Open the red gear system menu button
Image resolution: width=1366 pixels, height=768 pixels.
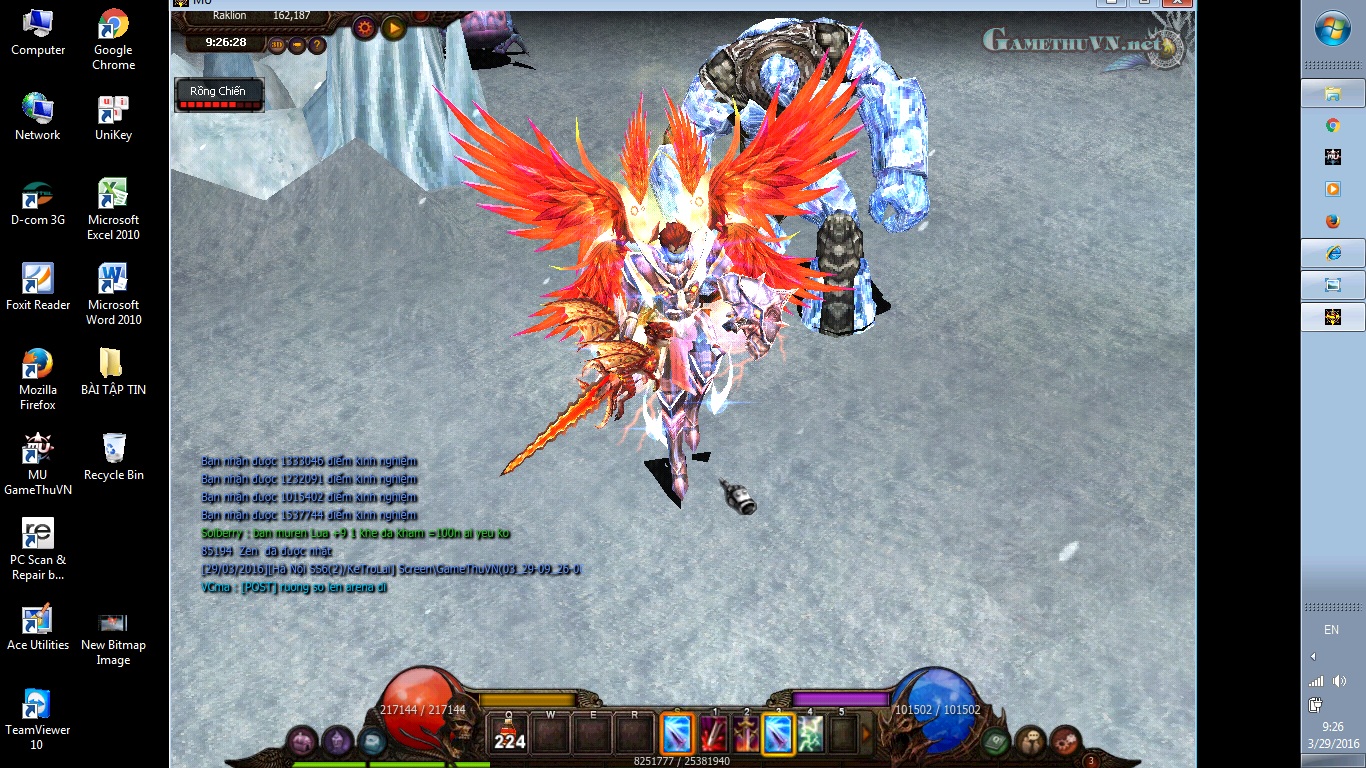1065,742
